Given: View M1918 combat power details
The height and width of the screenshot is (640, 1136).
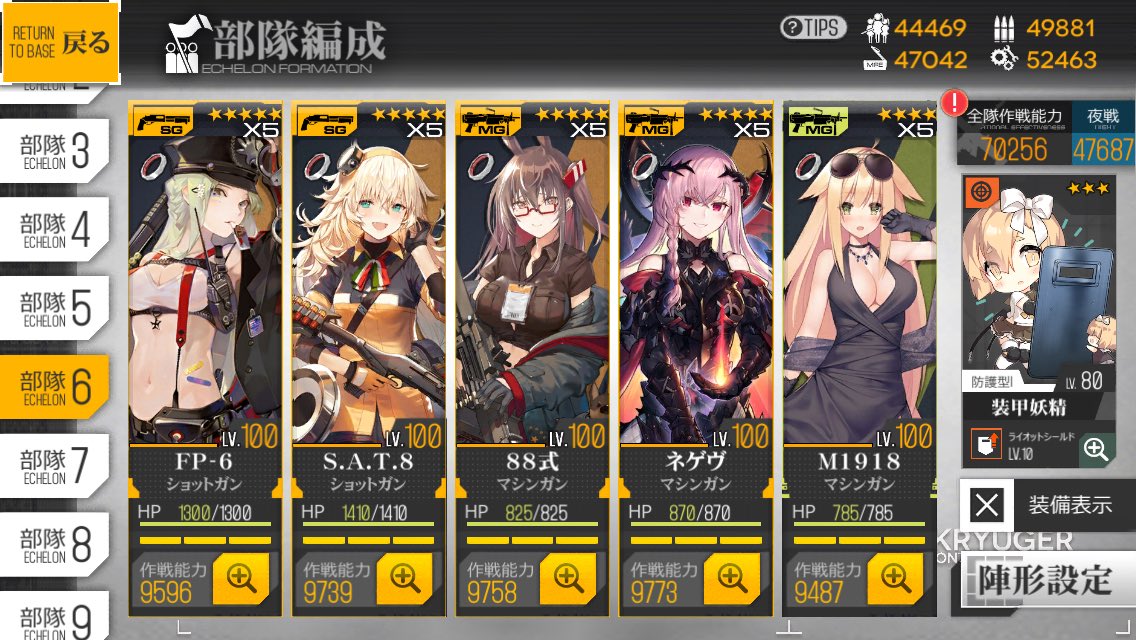Looking at the screenshot, I should point(895,577).
